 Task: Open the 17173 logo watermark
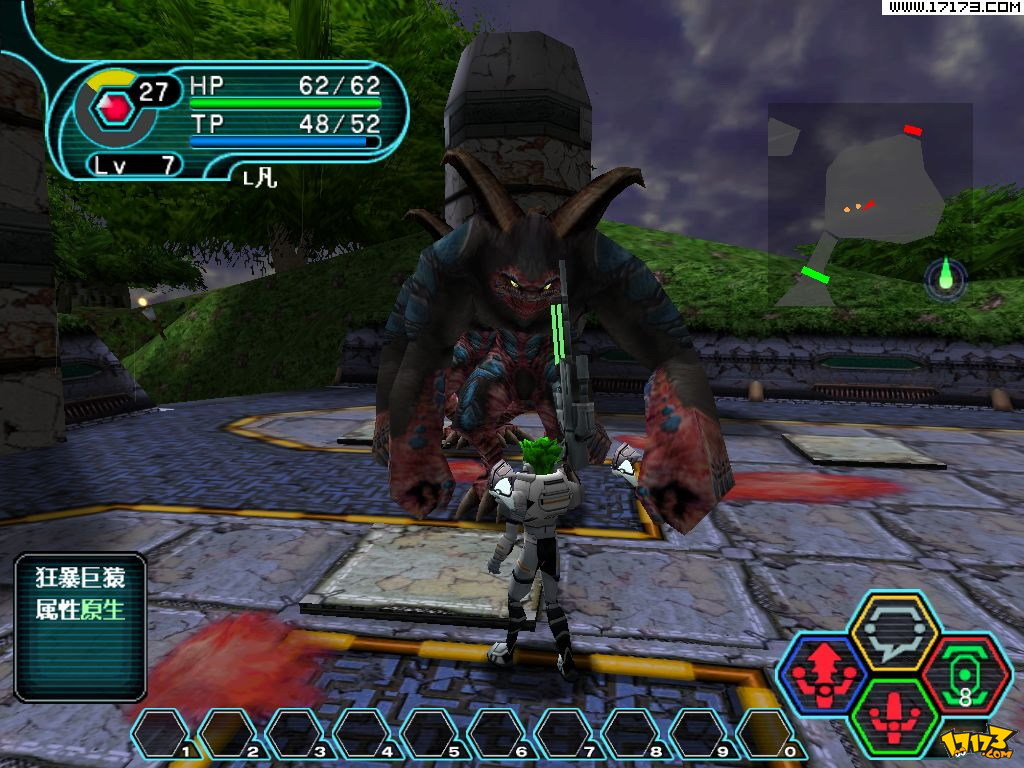pos(978,742)
